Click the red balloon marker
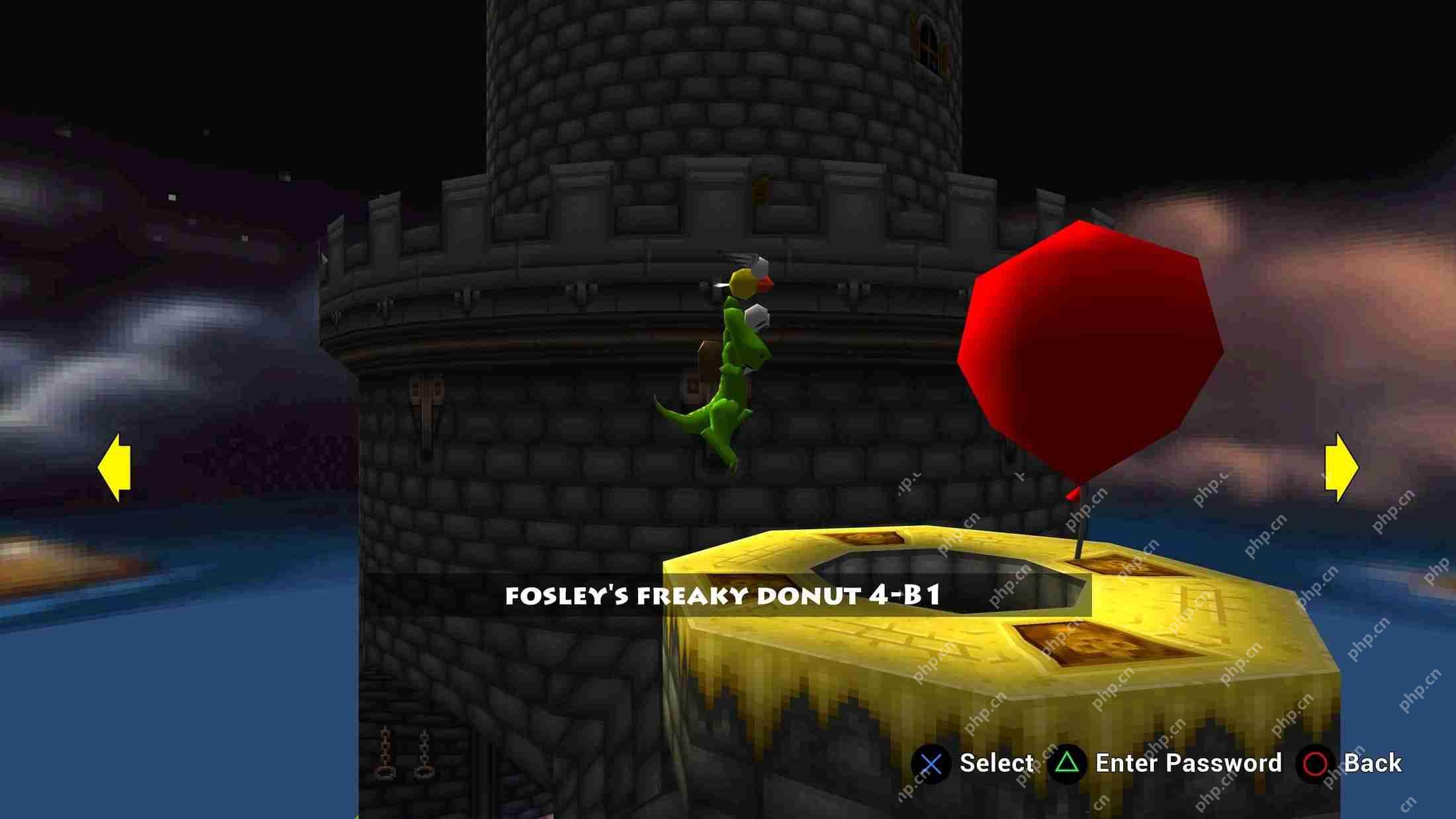Viewport: 1456px width, 819px height. 1092,351
